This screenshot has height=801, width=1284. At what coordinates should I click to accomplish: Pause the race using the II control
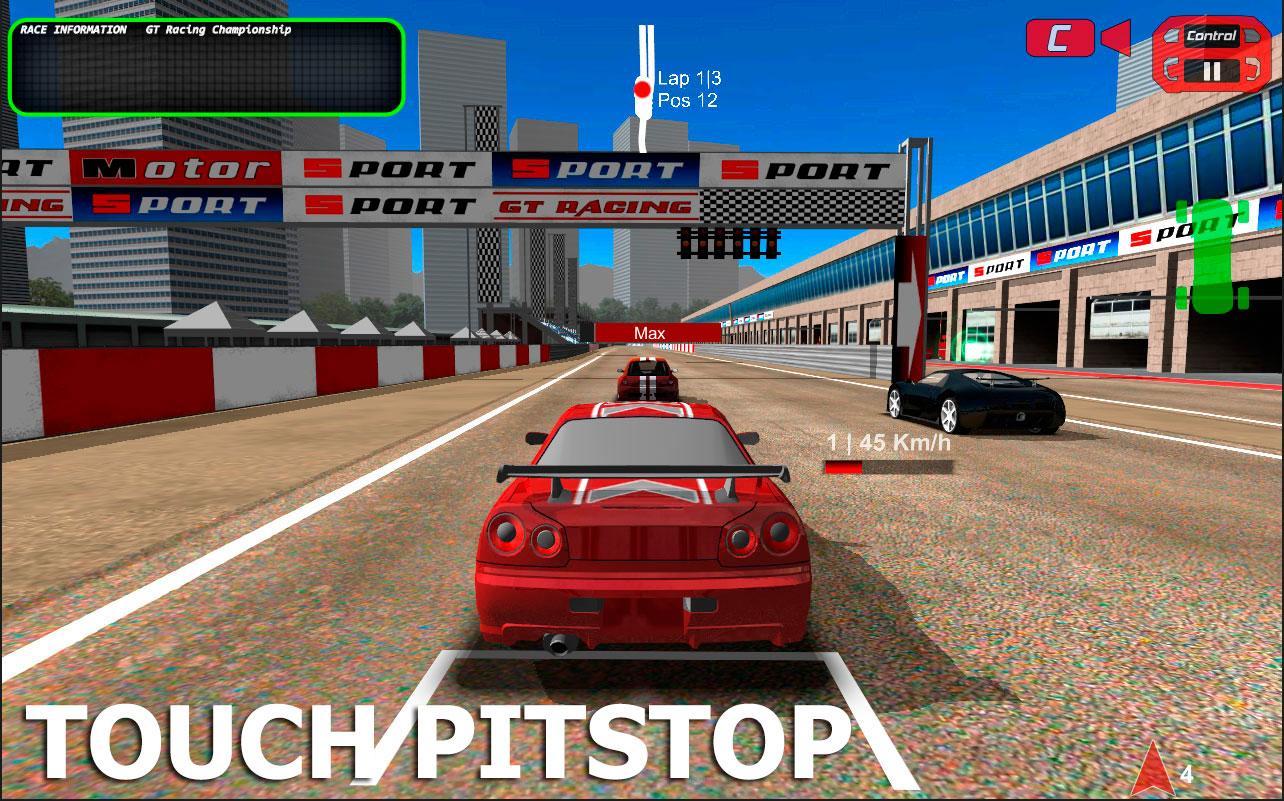(x=1214, y=69)
